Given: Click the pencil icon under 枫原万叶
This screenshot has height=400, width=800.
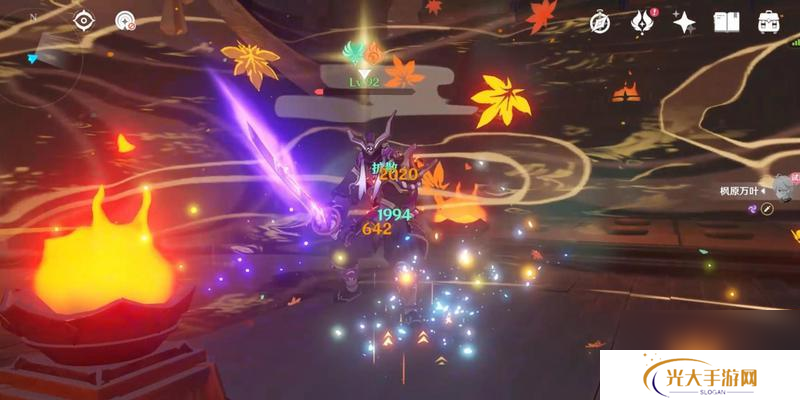Looking at the screenshot, I should pos(767,208).
